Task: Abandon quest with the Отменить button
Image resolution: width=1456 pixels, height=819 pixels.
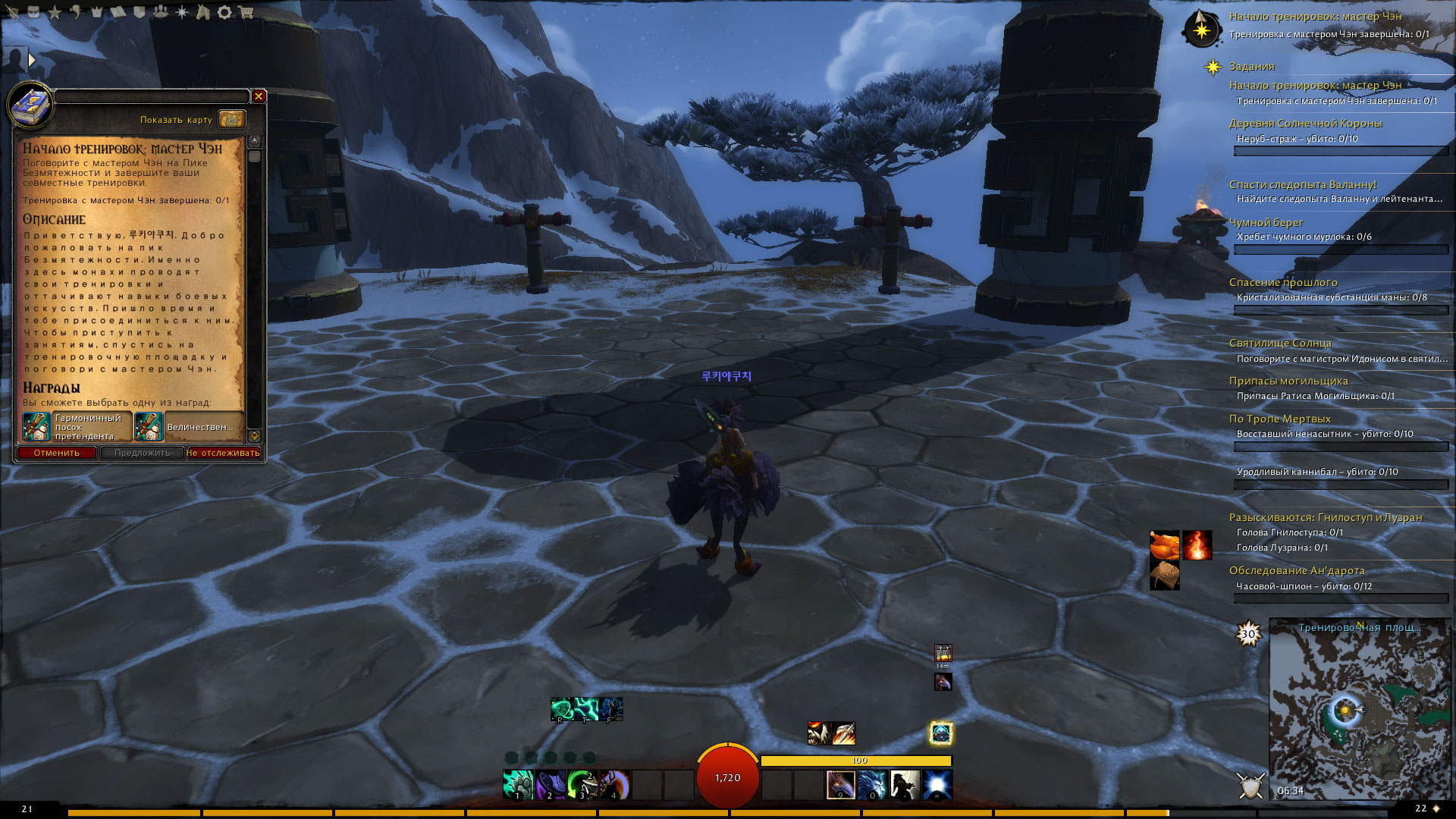Action: 57,453
